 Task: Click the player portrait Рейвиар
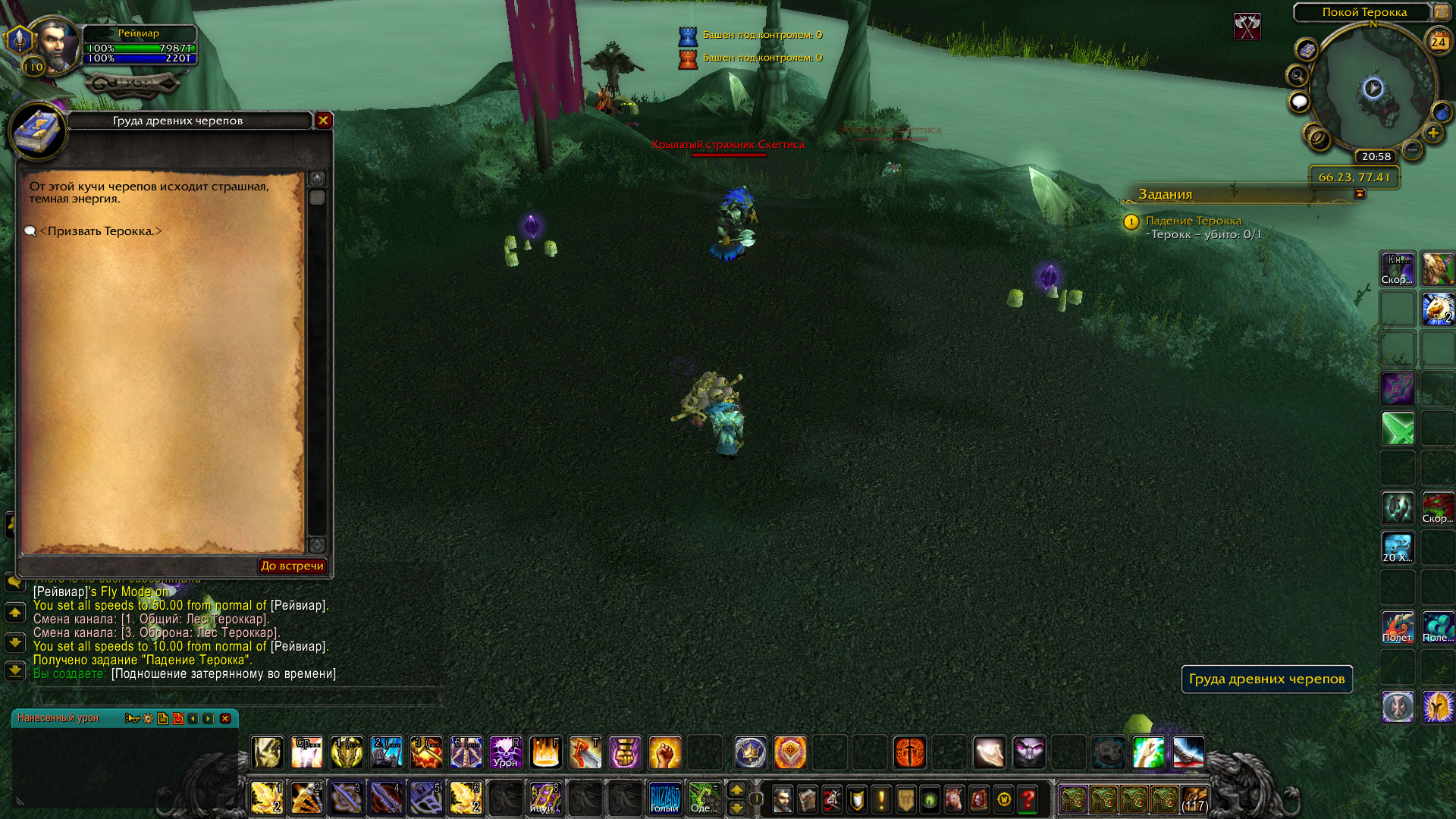click(57, 45)
